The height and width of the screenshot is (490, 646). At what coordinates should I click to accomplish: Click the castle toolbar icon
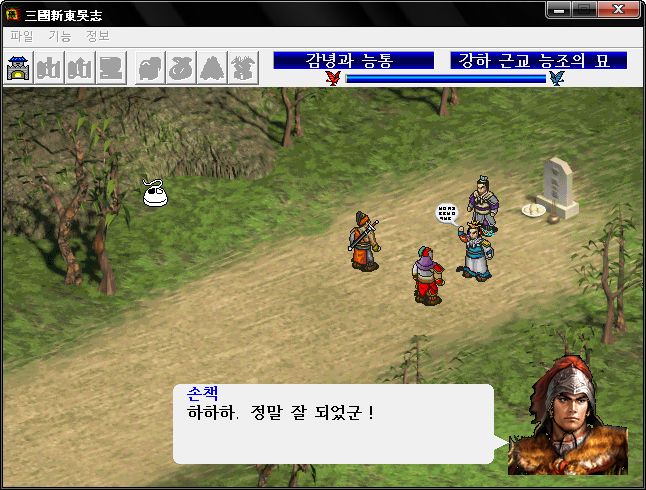tap(19, 68)
